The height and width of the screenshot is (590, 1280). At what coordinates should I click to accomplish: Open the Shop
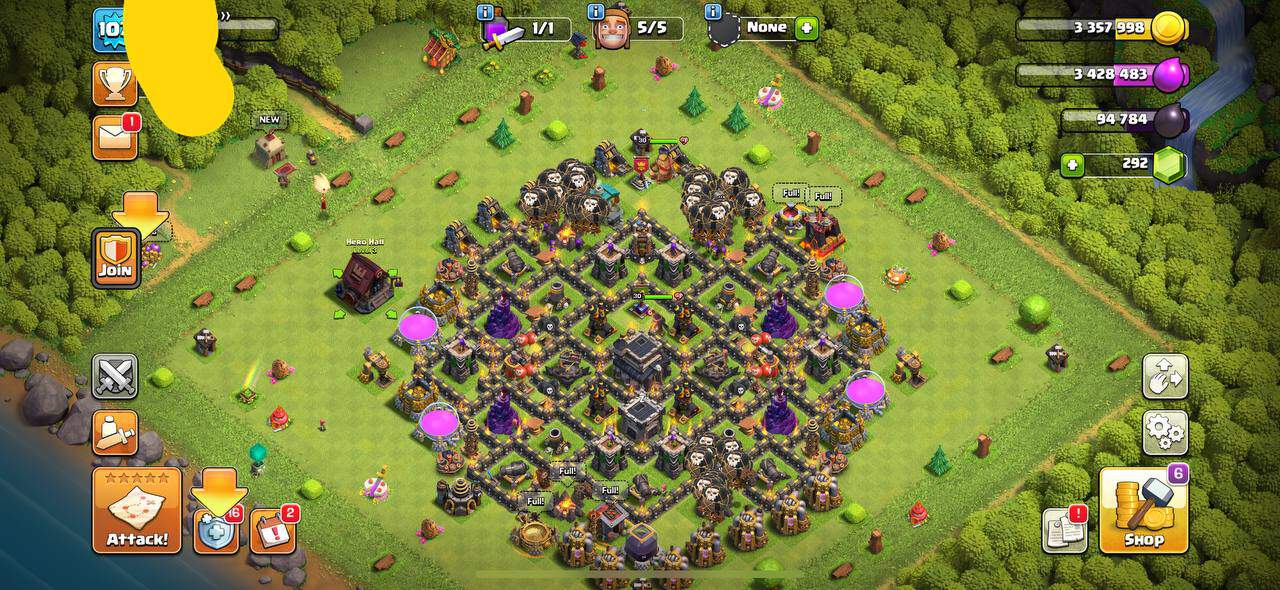point(1143,512)
